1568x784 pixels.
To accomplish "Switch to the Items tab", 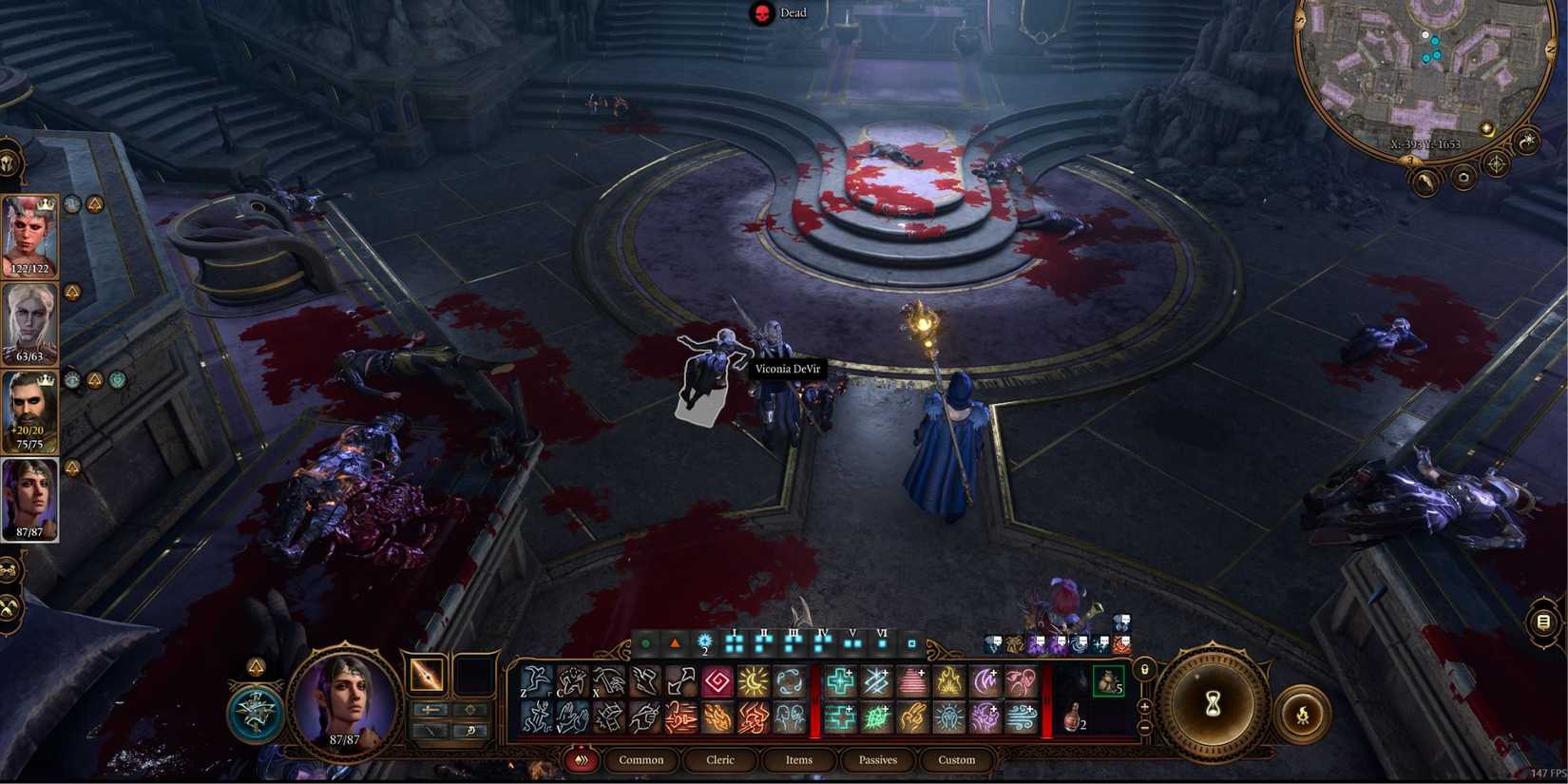I will coord(798,760).
